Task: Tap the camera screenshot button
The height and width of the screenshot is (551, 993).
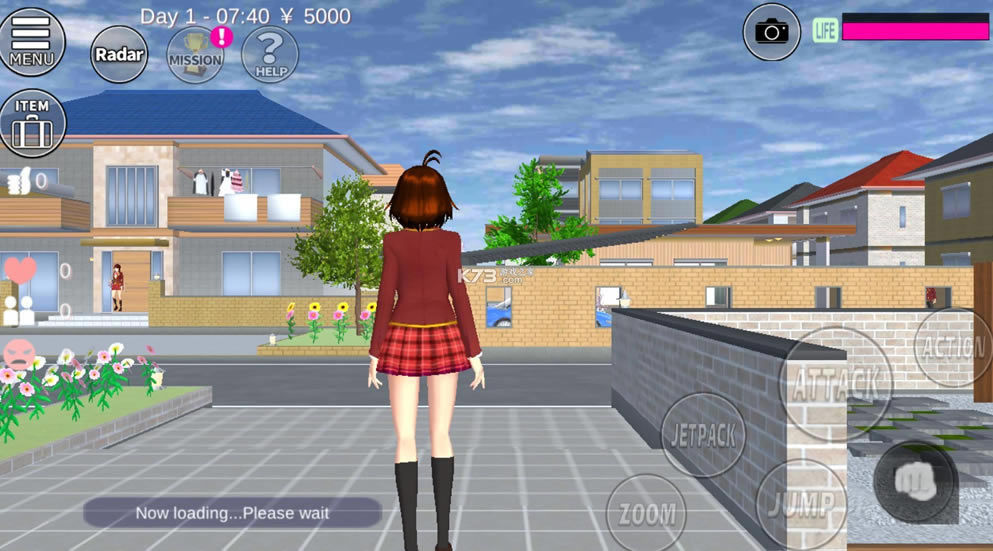Action: point(771,32)
